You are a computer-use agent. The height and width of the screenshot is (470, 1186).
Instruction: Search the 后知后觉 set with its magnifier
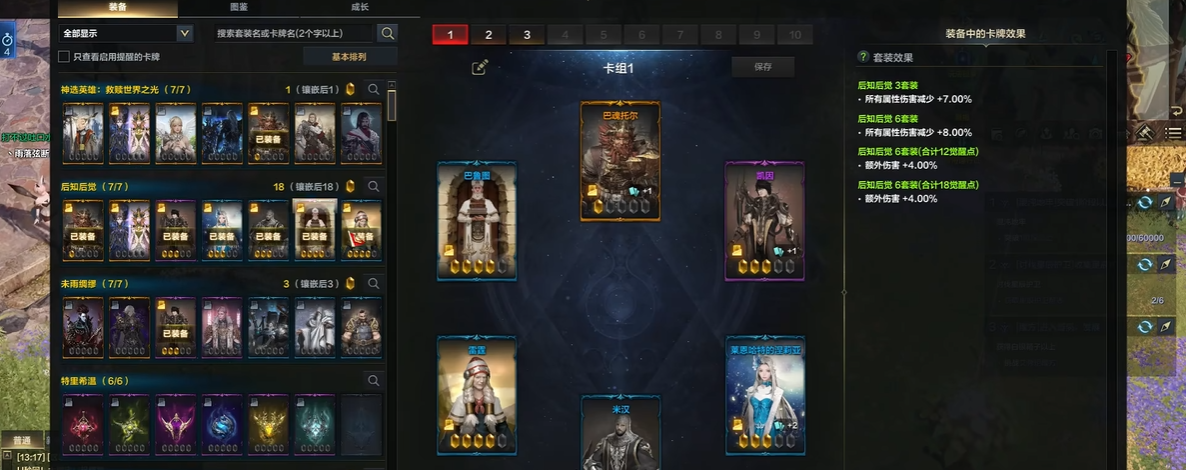point(374,186)
